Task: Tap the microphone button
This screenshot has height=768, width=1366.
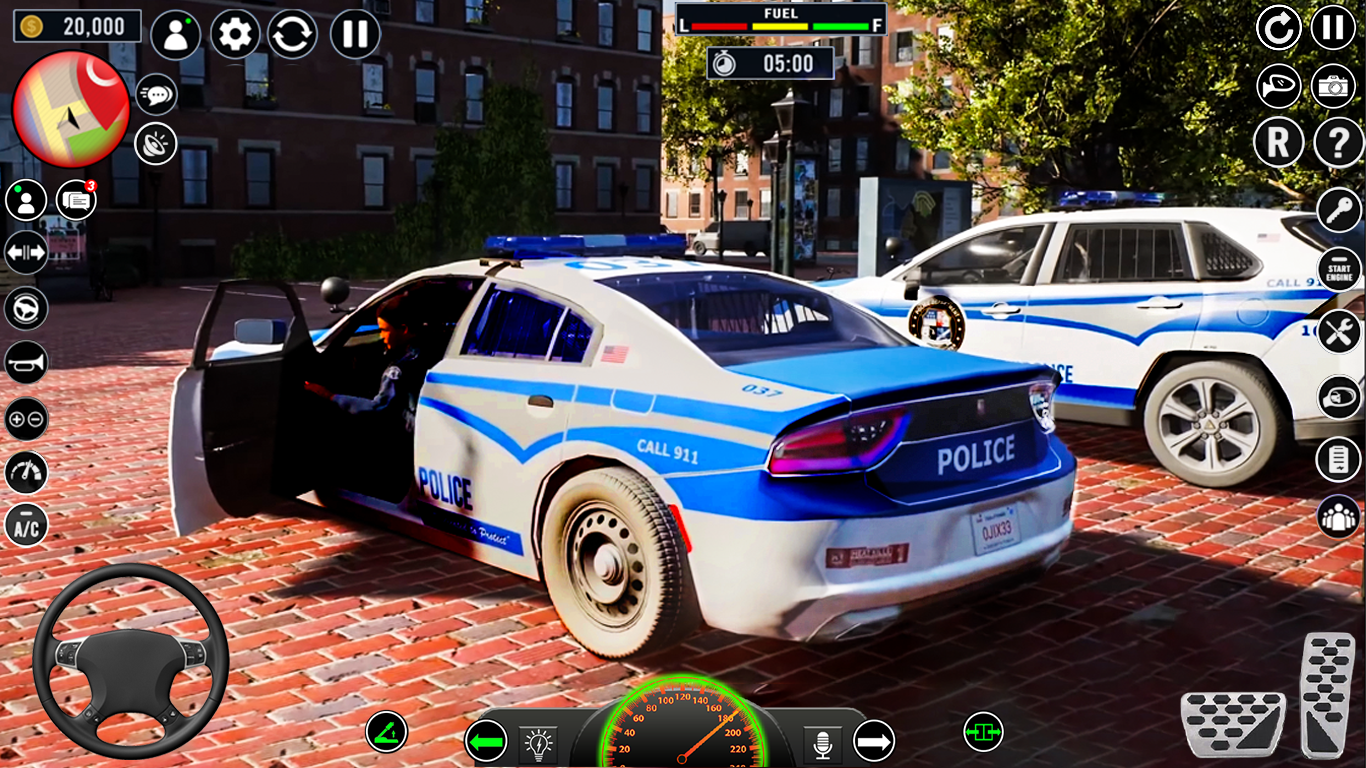Action: (x=822, y=744)
